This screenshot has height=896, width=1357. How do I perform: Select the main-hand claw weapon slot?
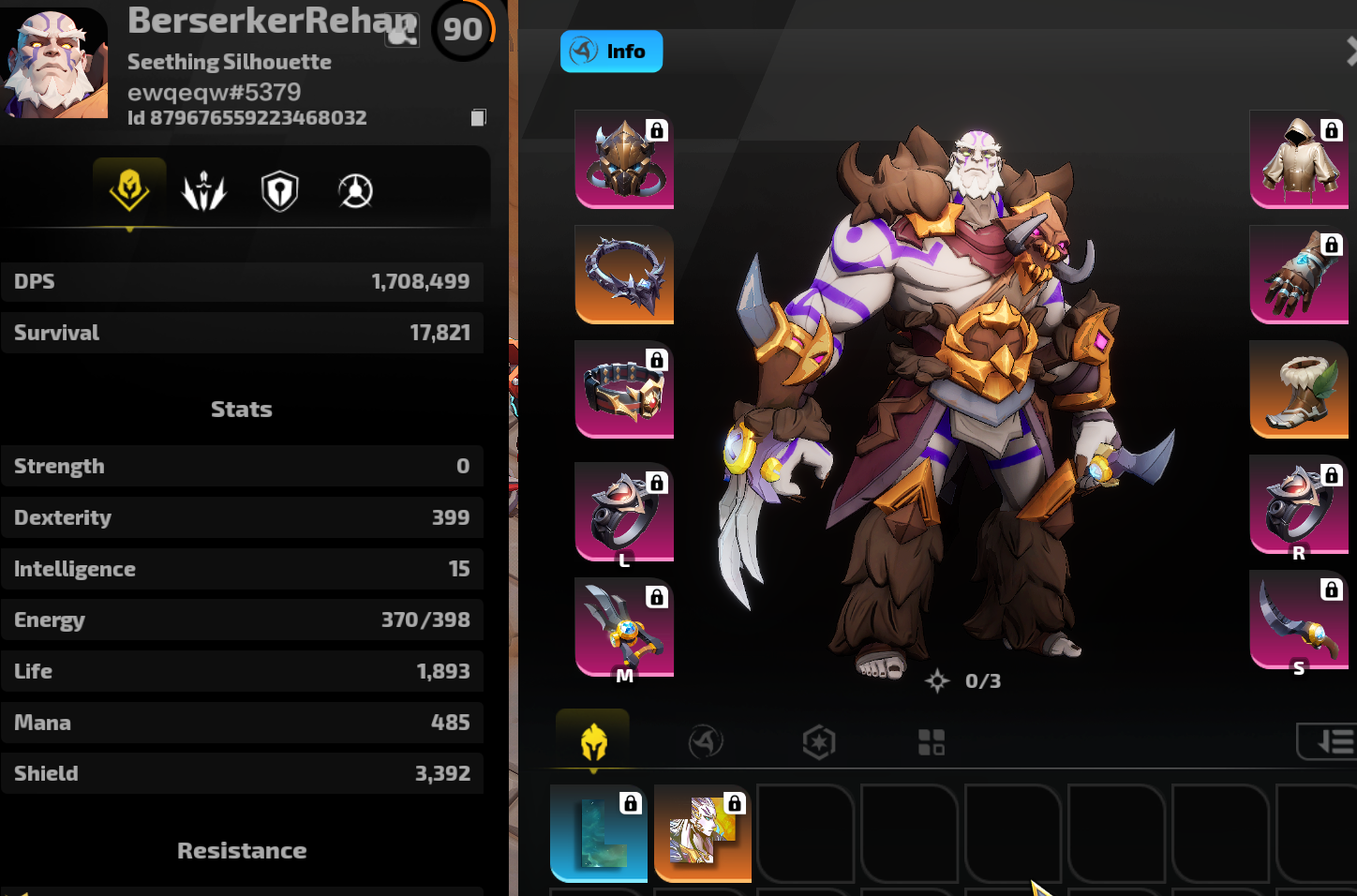coord(624,627)
